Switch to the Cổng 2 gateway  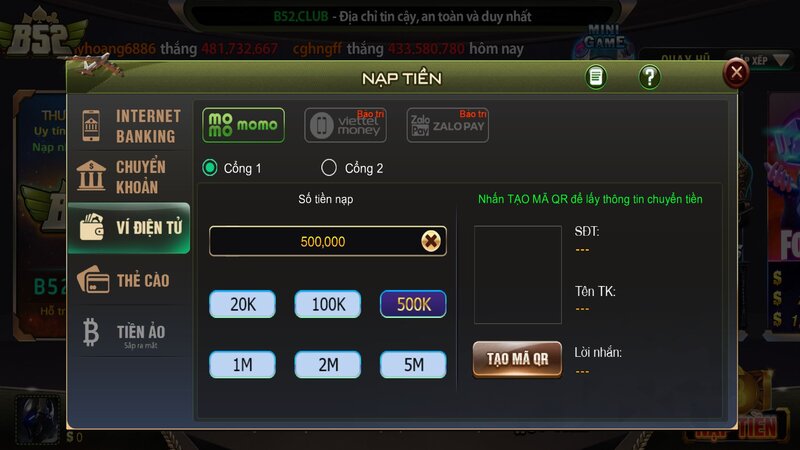[x=329, y=168]
